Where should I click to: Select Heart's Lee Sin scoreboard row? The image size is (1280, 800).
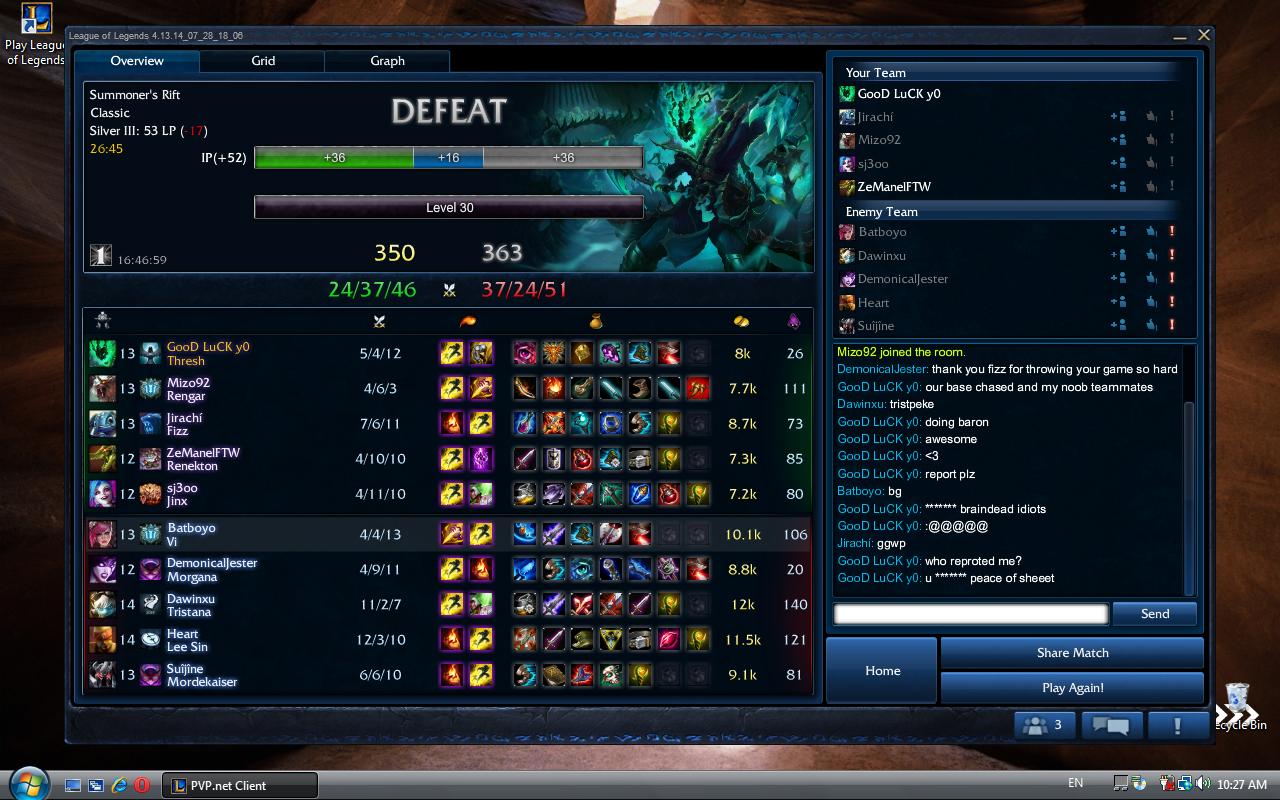click(448, 640)
